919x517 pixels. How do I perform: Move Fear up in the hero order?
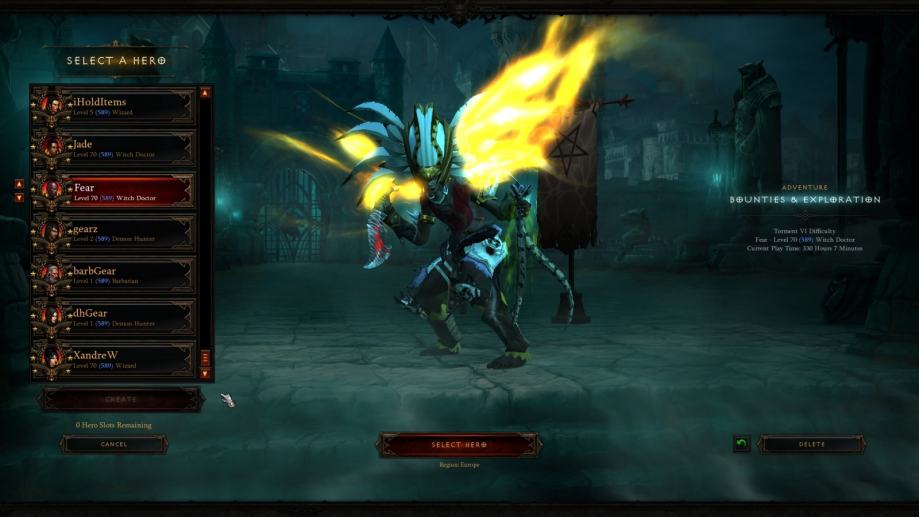click(19, 184)
